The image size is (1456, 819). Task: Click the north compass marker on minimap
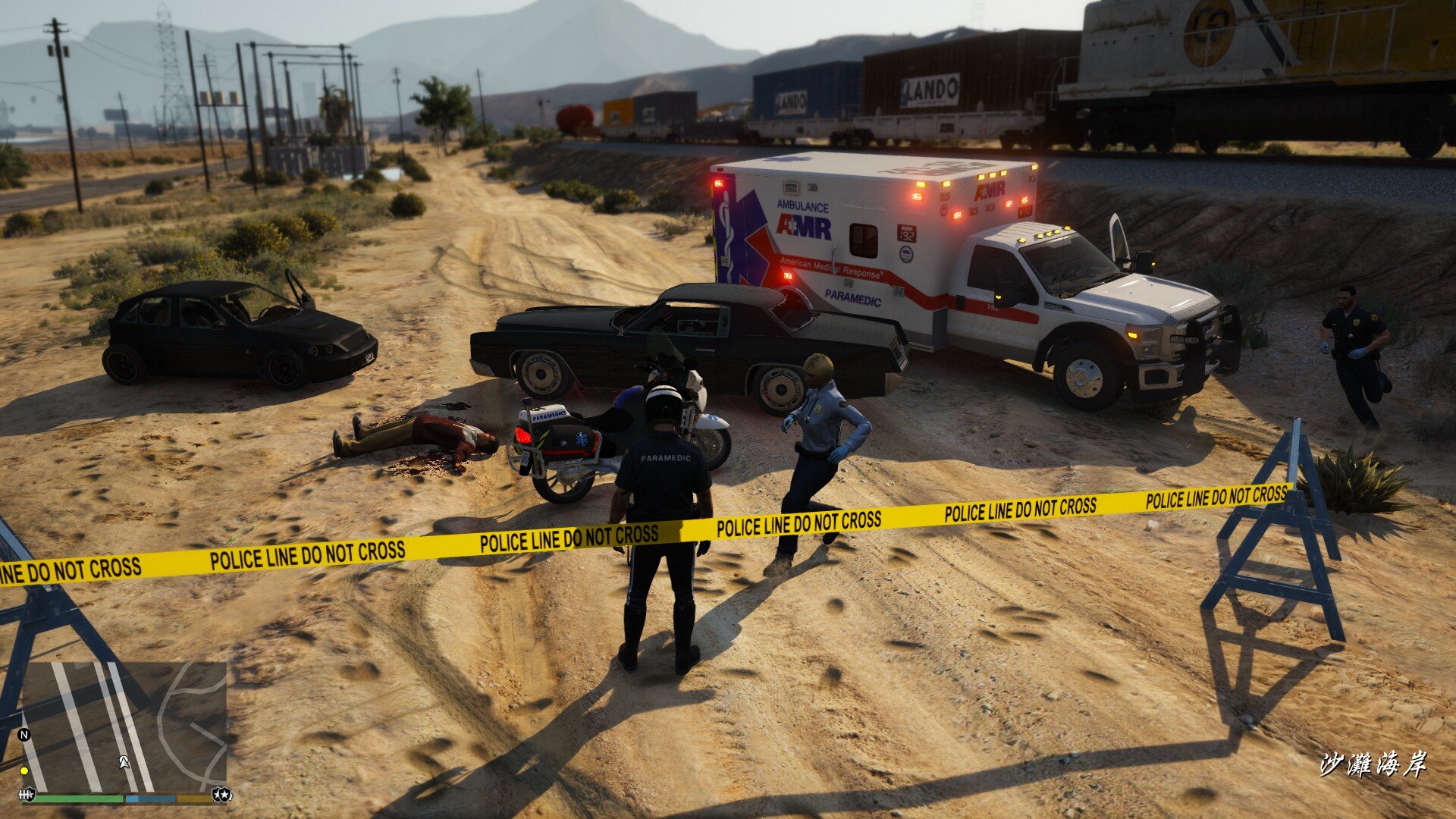(24, 734)
